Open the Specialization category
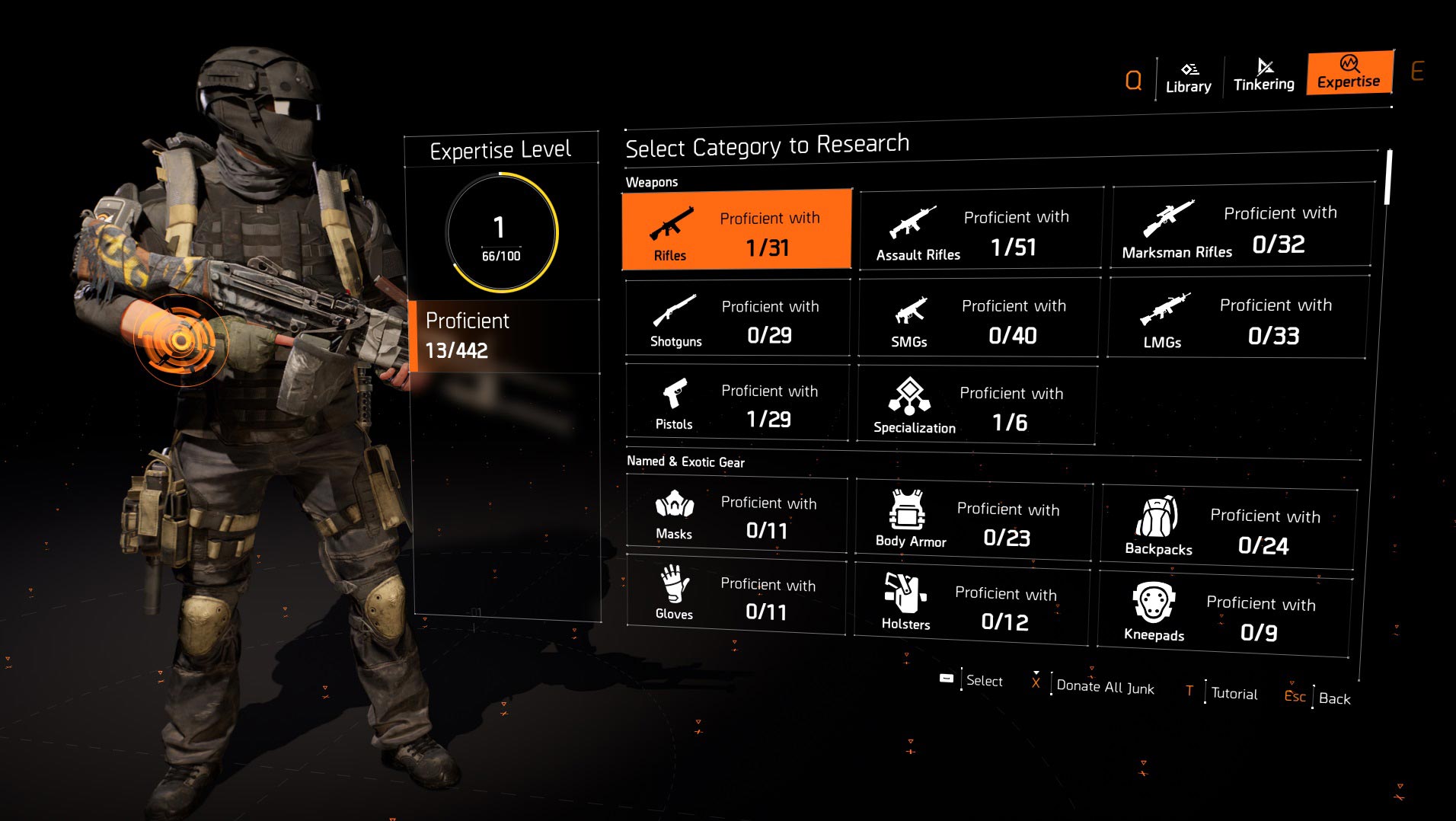The width and height of the screenshot is (1456, 821). [976, 405]
